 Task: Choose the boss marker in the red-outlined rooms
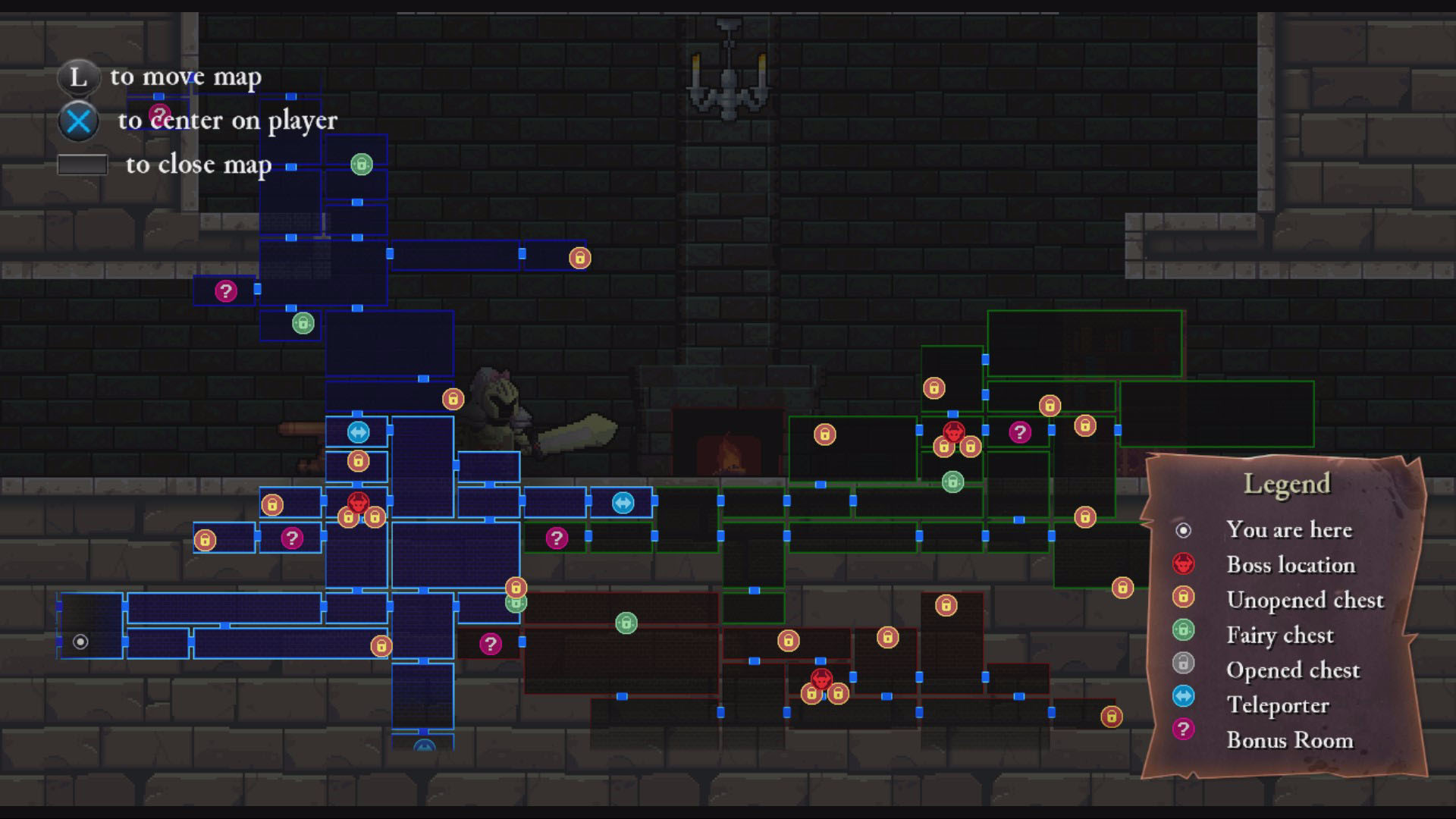tap(821, 678)
